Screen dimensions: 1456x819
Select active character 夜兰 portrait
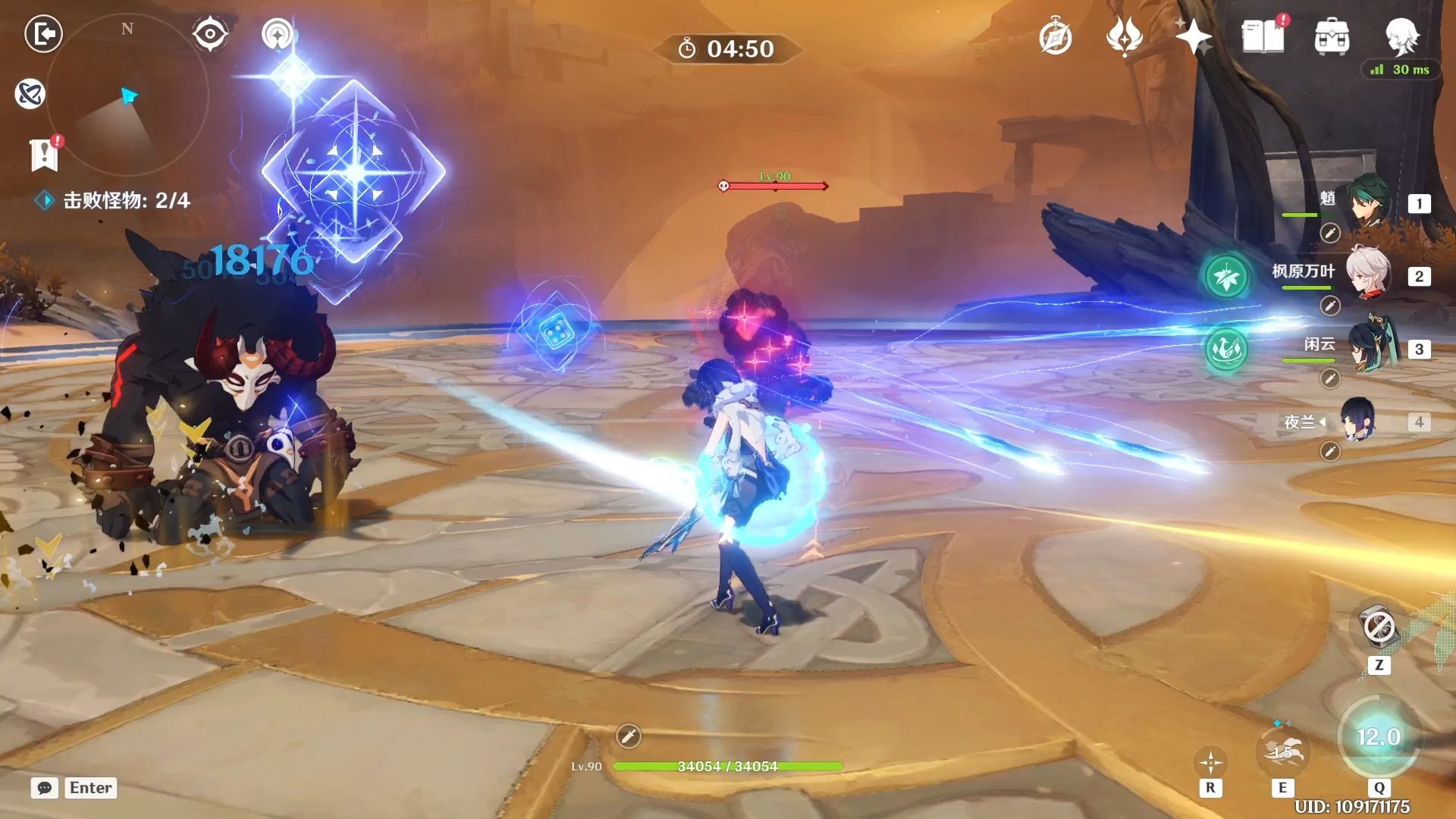click(x=1357, y=420)
